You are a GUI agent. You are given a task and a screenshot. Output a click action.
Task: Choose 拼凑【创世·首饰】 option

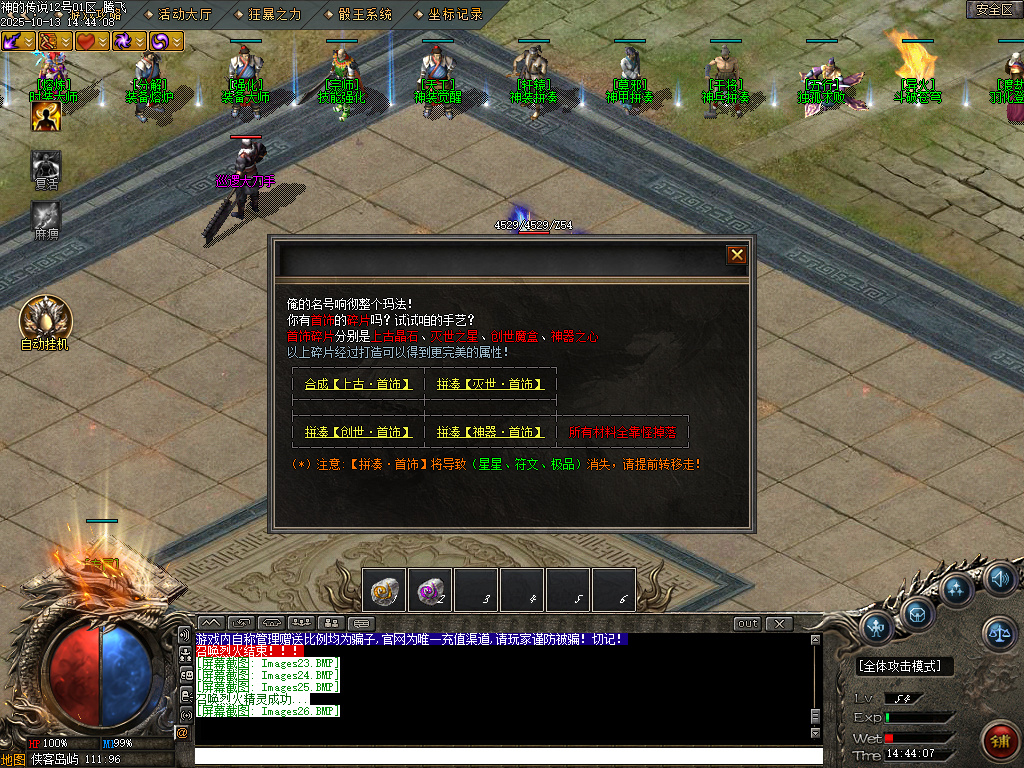(x=358, y=432)
